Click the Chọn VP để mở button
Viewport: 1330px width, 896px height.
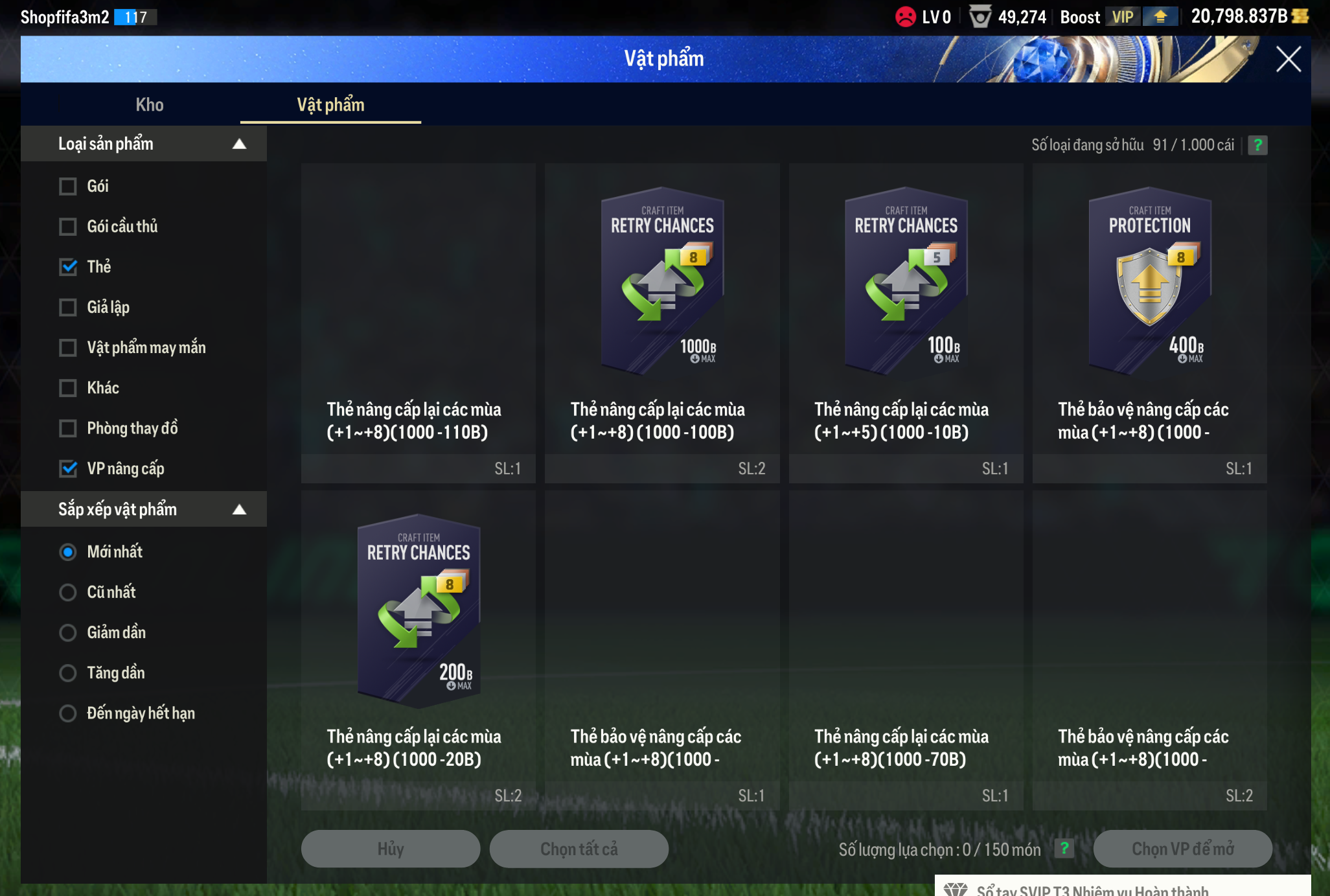(1182, 849)
